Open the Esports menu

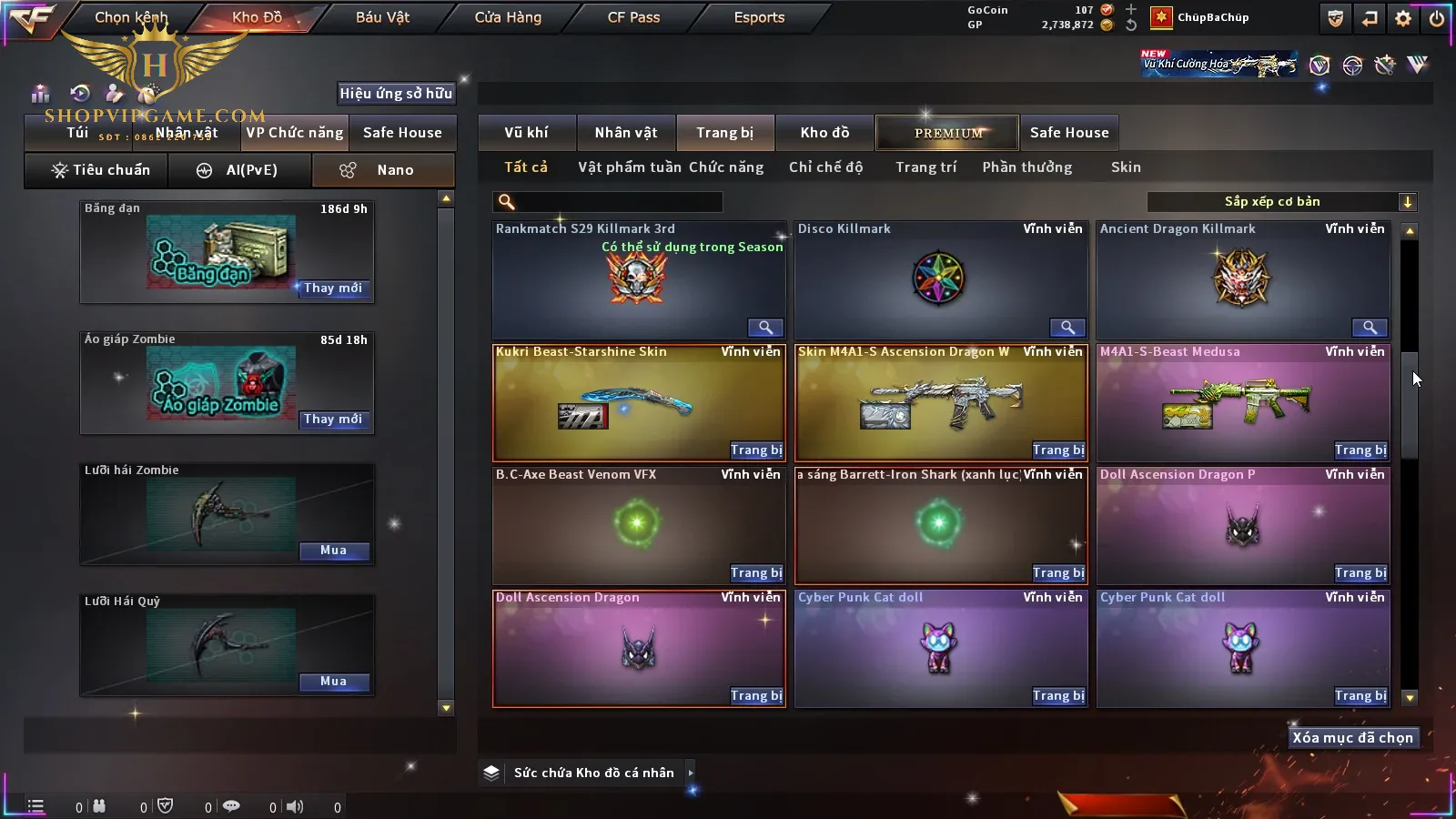(759, 17)
